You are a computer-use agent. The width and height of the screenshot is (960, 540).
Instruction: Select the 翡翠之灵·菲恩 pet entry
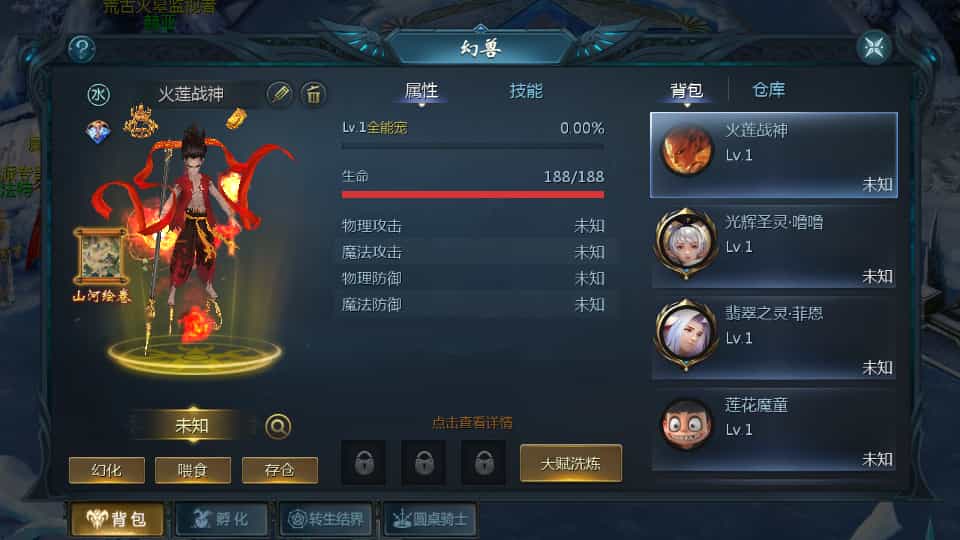[x=774, y=339]
